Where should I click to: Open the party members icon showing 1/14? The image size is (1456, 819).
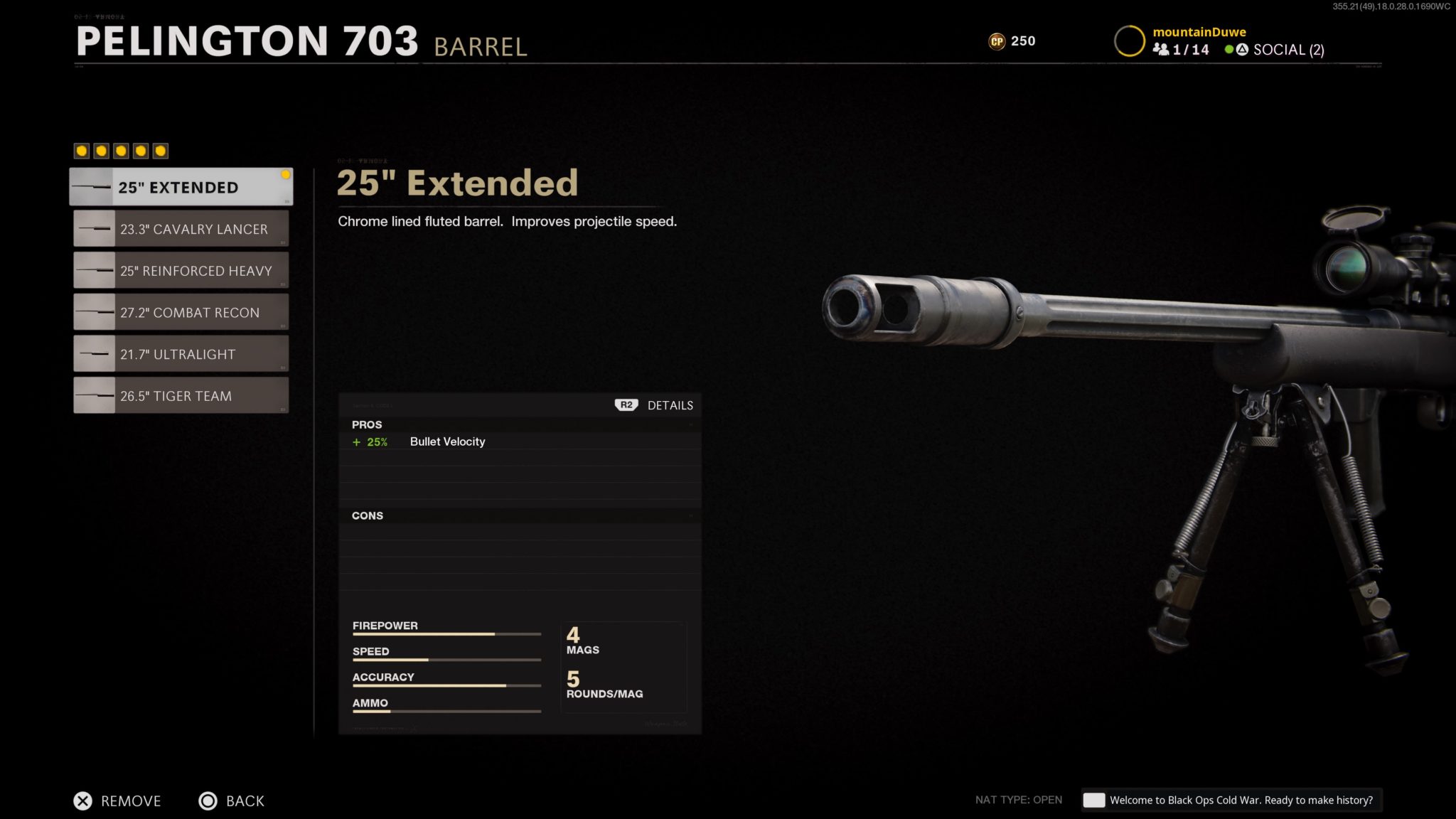[x=1162, y=50]
